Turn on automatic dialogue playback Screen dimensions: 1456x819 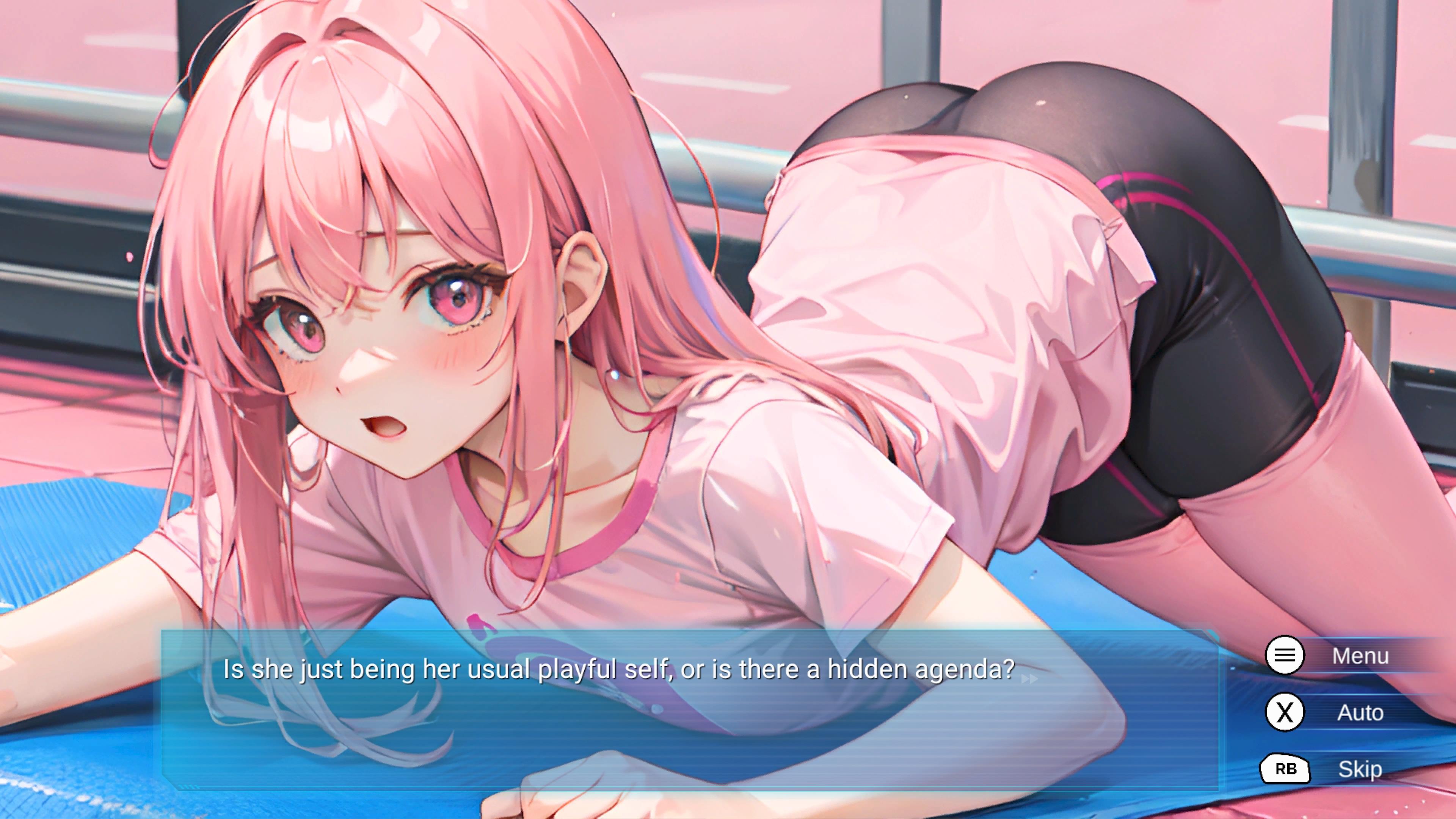coord(1360,713)
